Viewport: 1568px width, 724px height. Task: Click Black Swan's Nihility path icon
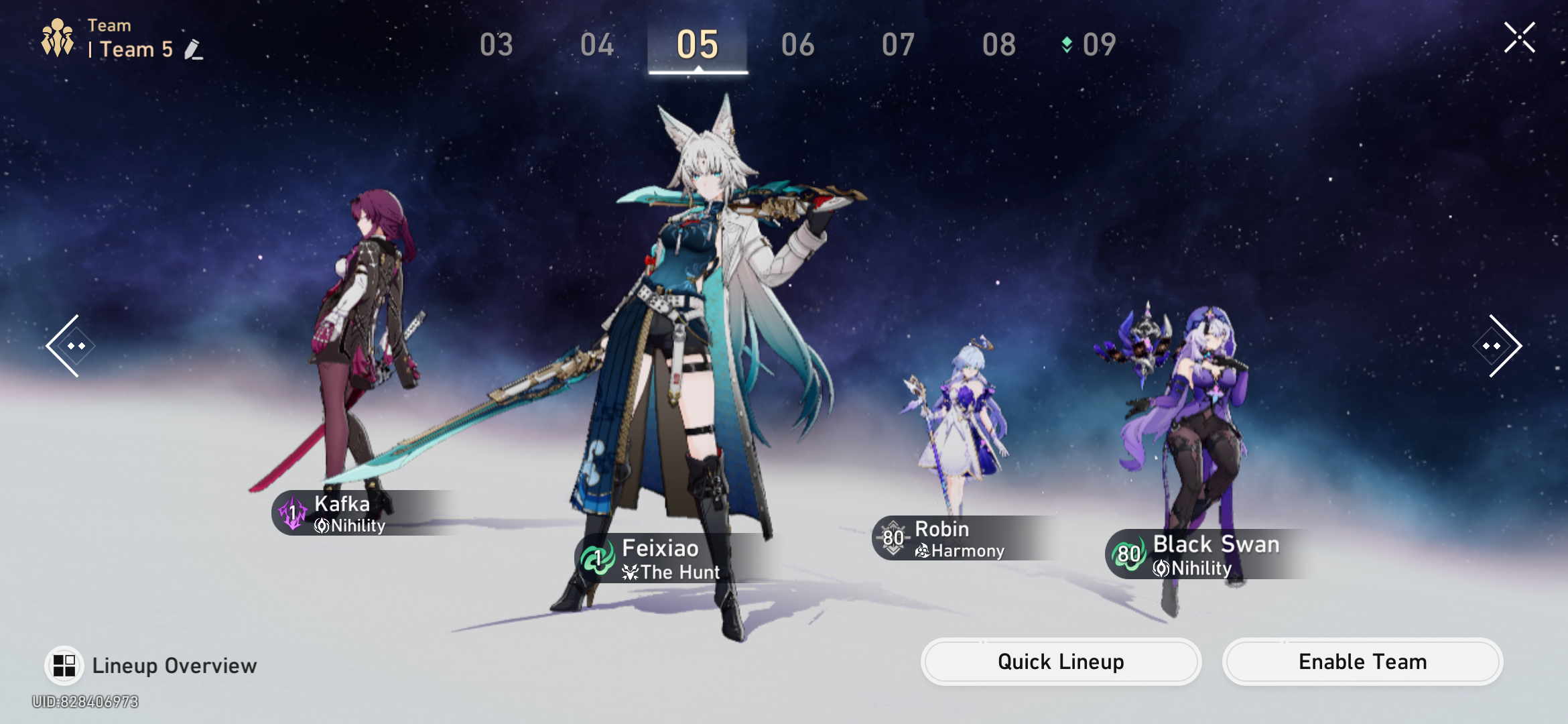(x=1162, y=568)
